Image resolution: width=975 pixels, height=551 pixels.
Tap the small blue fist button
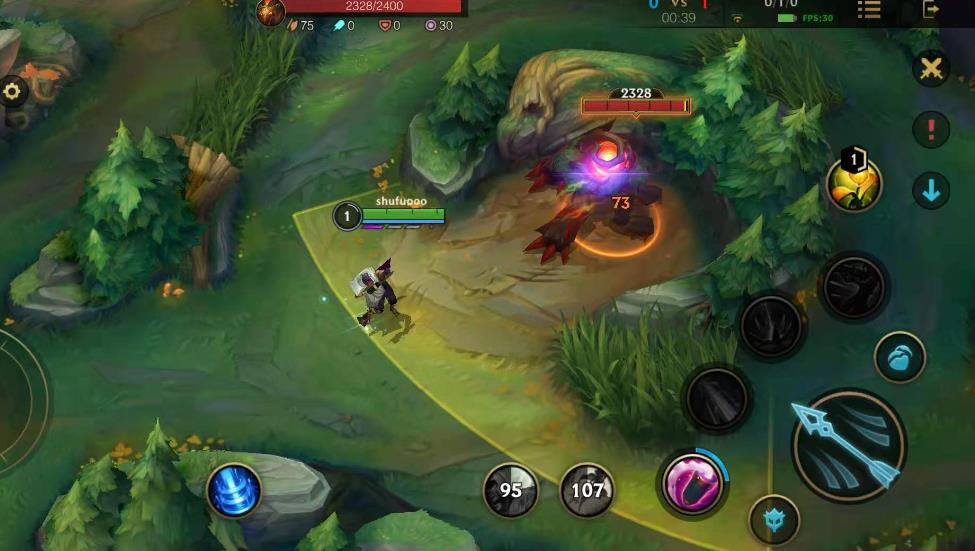(899, 357)
